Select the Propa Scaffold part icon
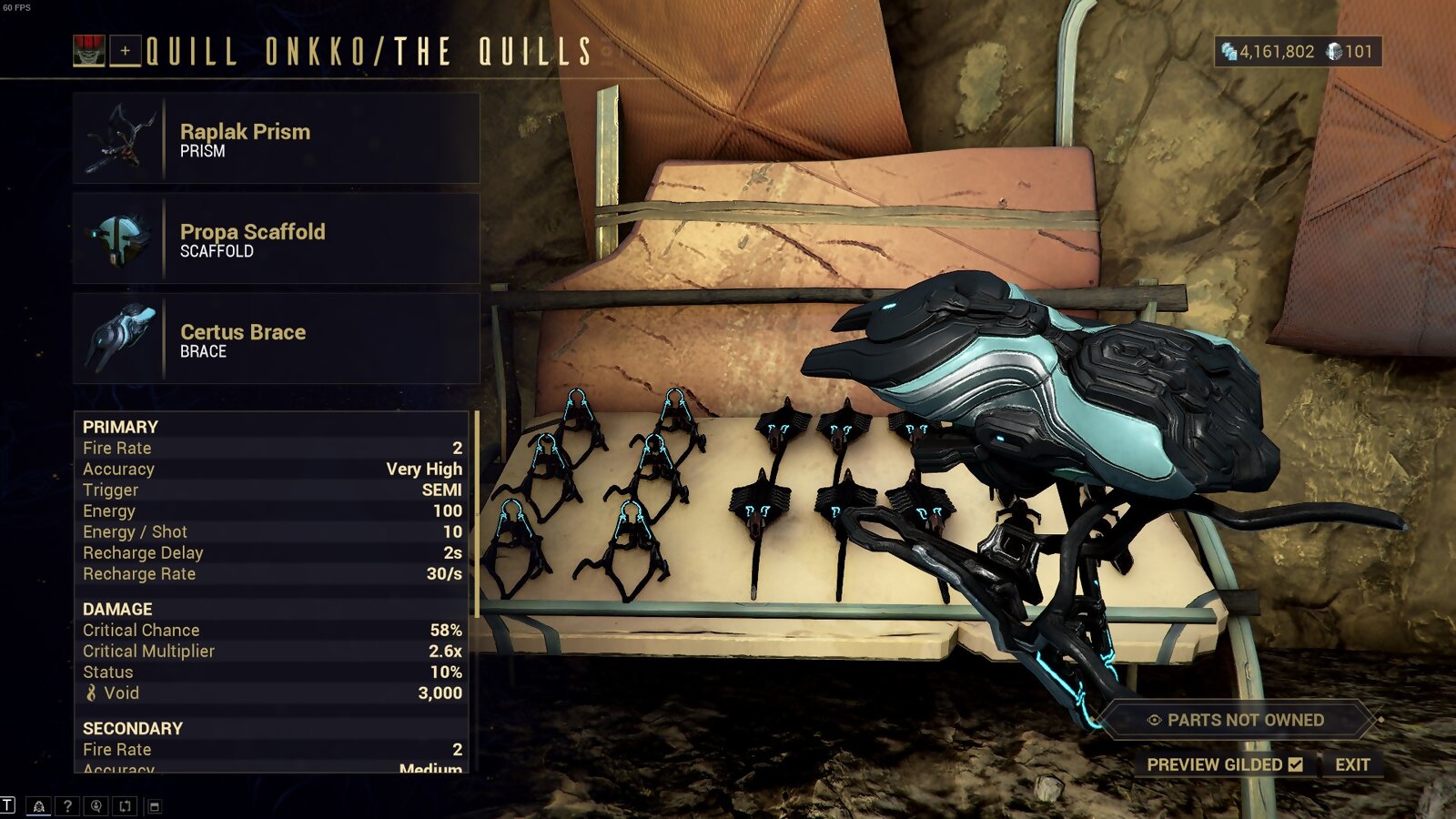This screenshot has width=1456, height=819. pos(123,237)
